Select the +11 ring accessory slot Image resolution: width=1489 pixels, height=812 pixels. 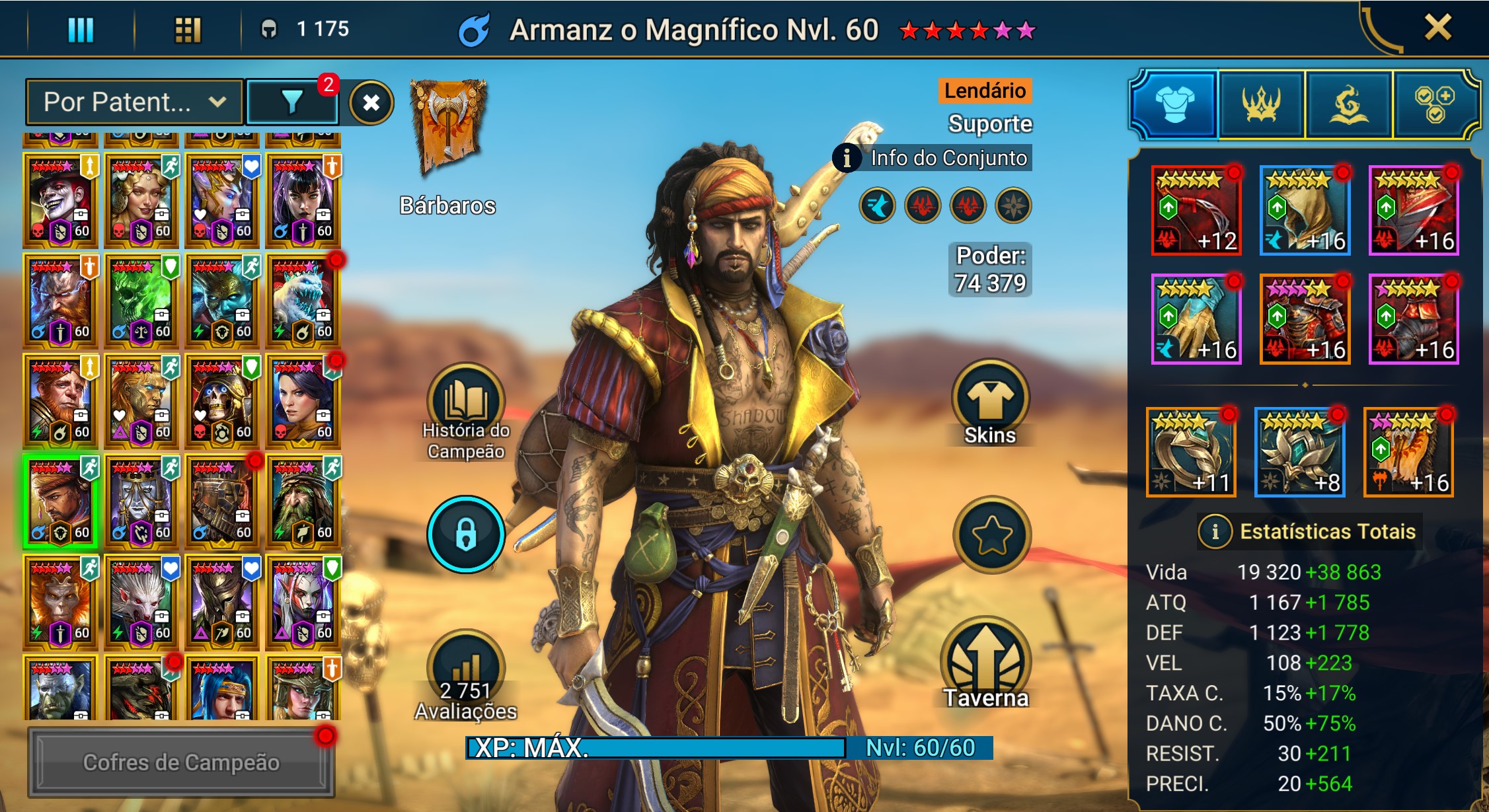pos(1190,452)
